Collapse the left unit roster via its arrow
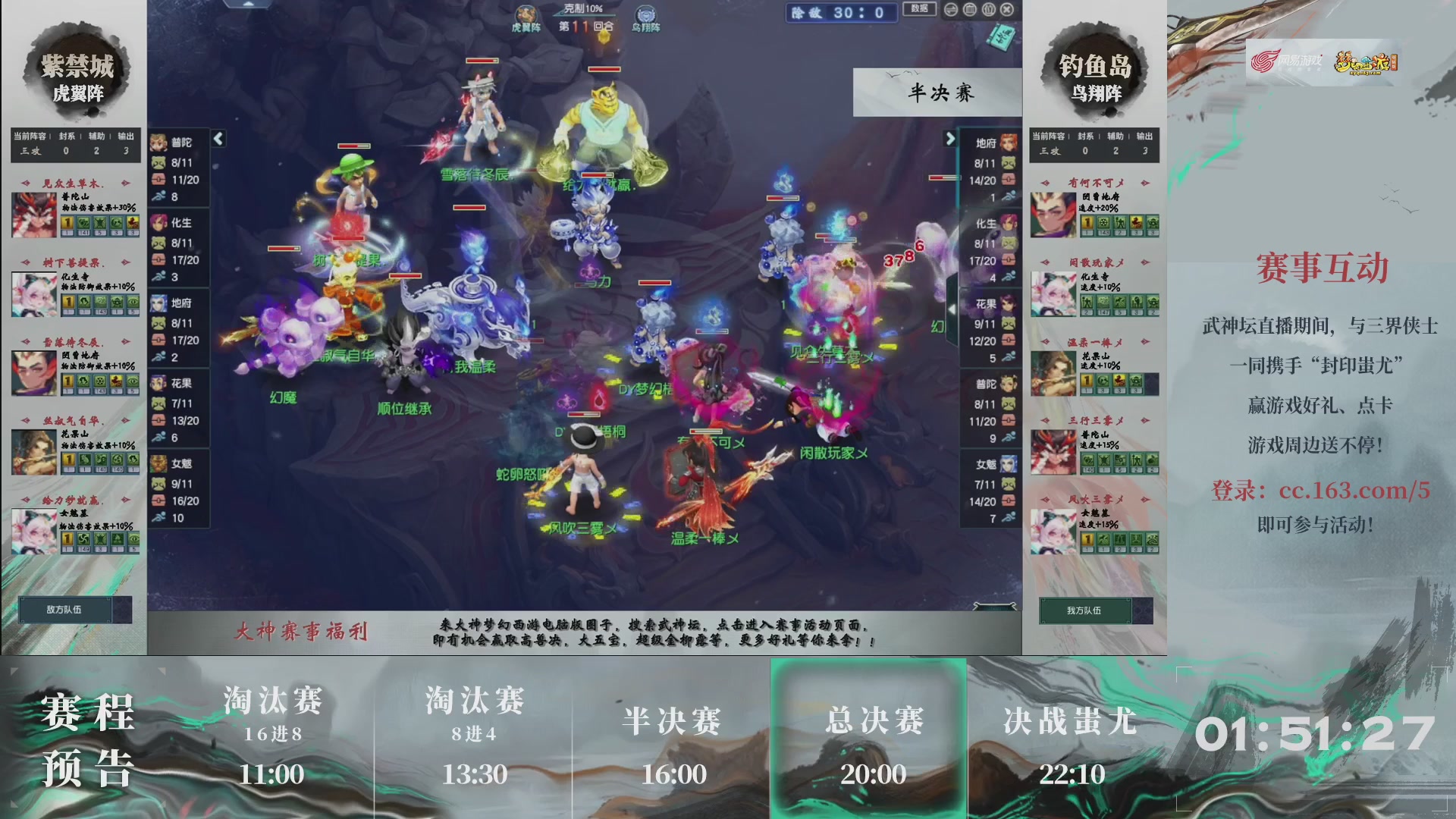 pos(217,140)
